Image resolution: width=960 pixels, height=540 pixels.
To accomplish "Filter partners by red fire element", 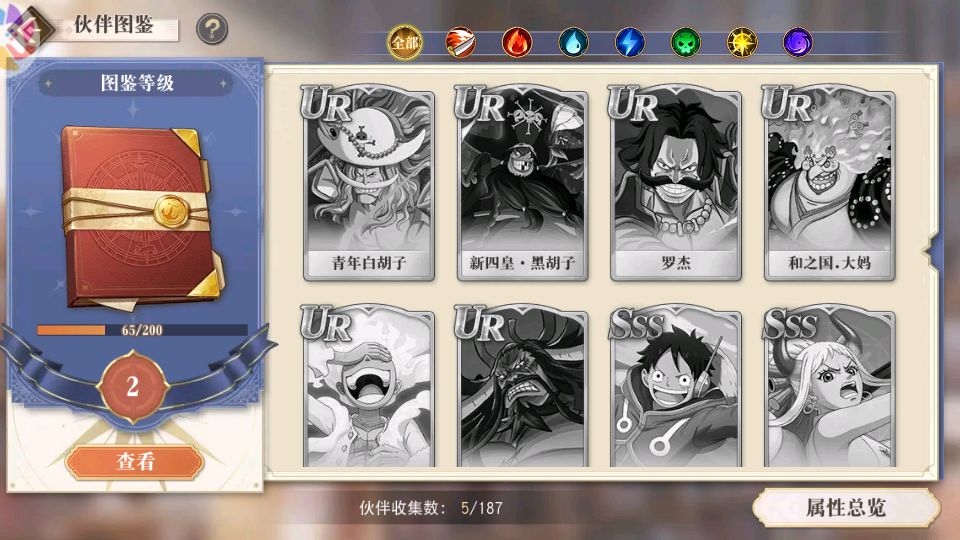I will (517, 42).
